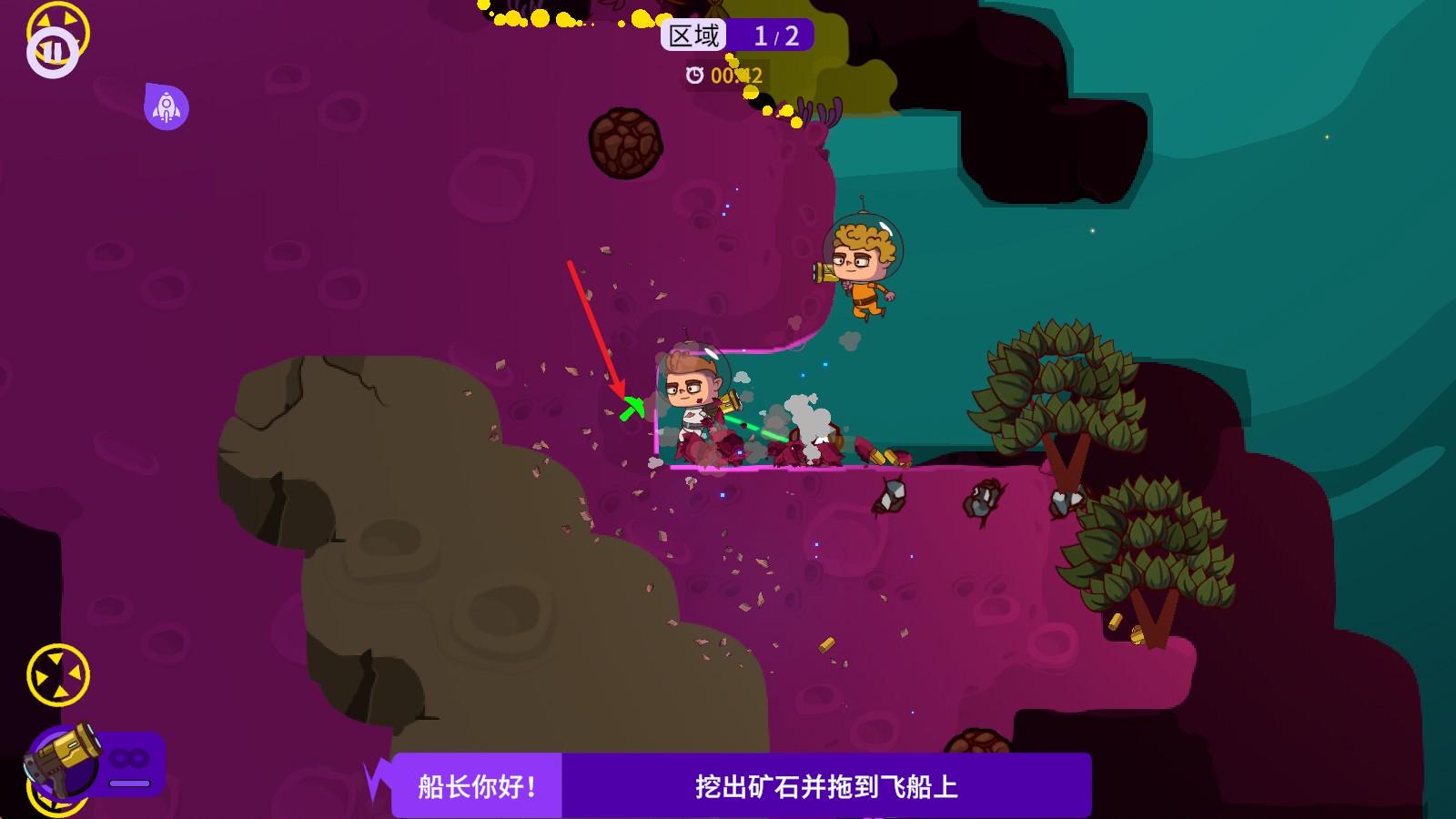Dismiss the captain tutorial message banner
Screen dimensions: 1456x819
point(741,785)
